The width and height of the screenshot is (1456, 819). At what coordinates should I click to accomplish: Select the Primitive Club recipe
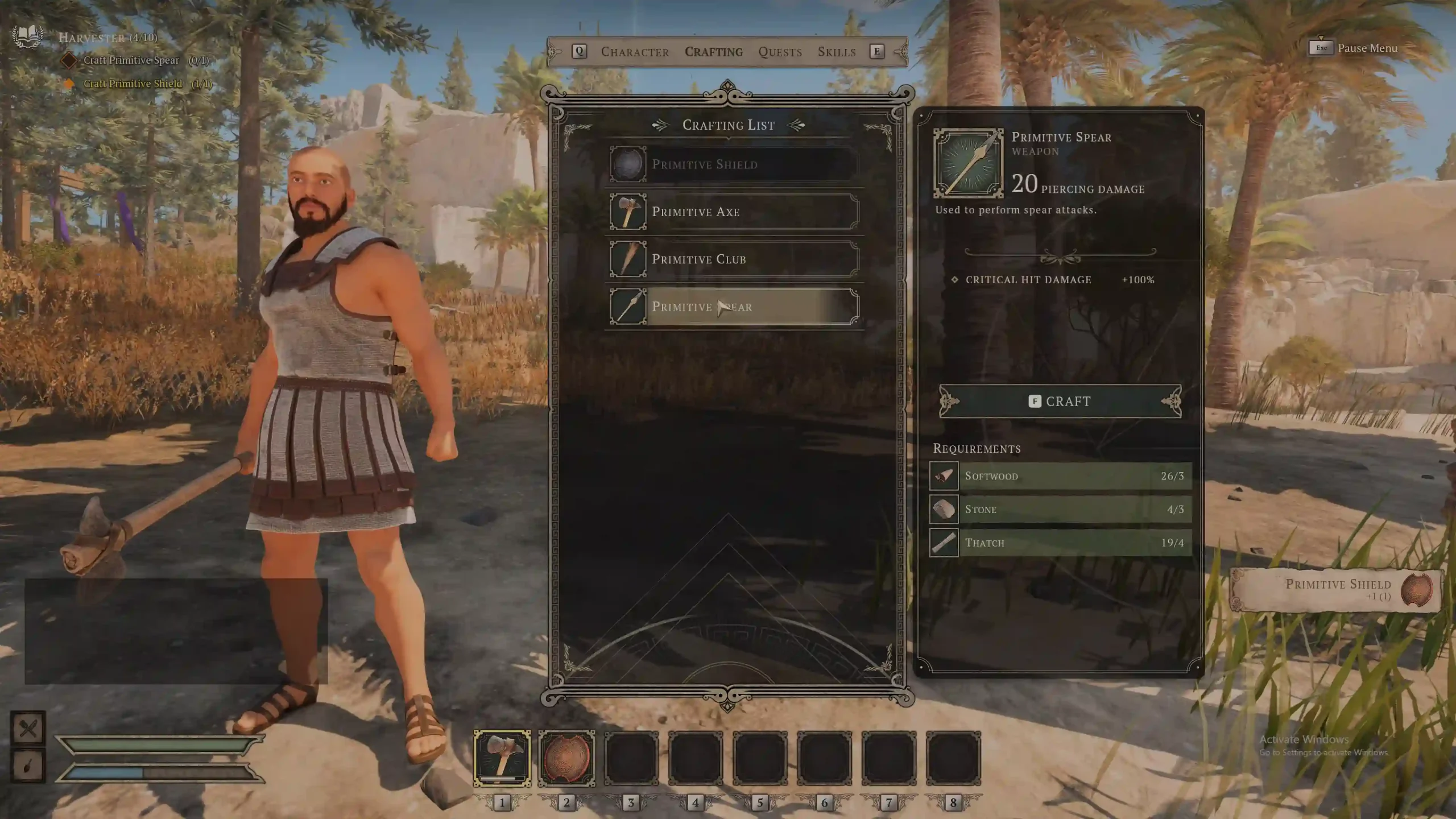[x=734, y=259]
